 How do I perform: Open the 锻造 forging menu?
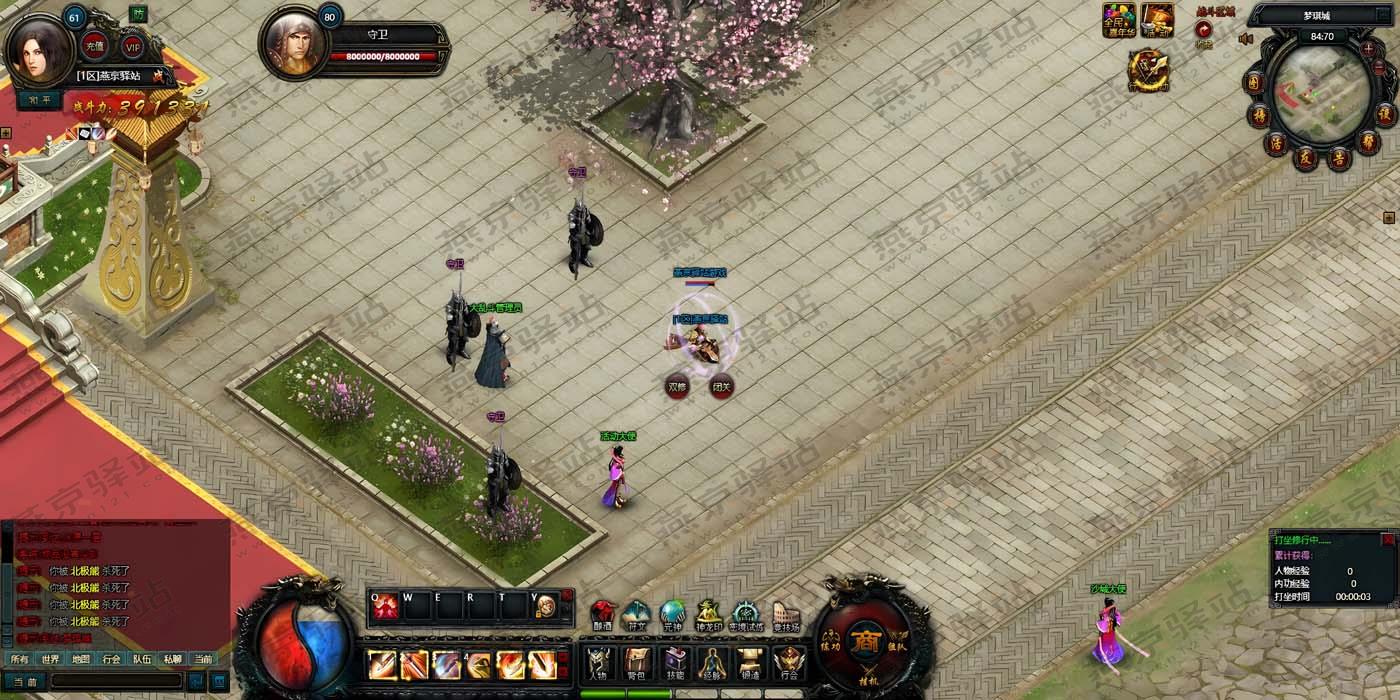coord(751,664)
